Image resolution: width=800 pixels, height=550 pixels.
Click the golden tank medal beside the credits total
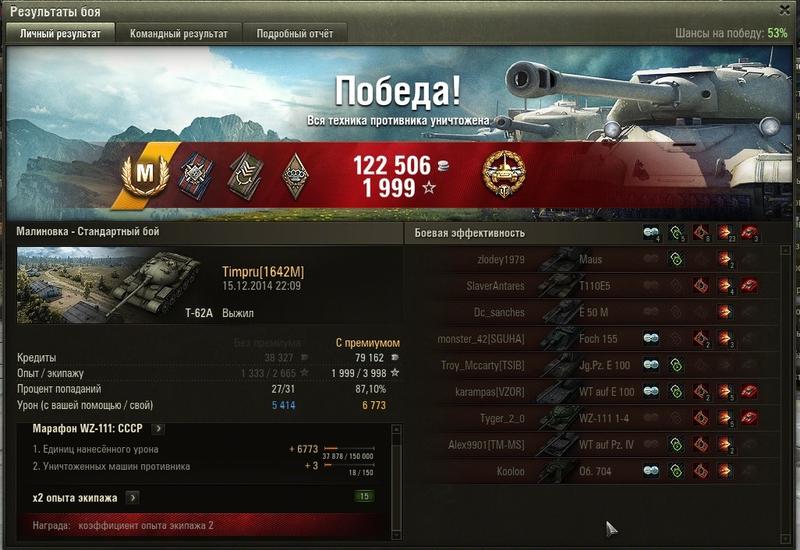point(501,173)
